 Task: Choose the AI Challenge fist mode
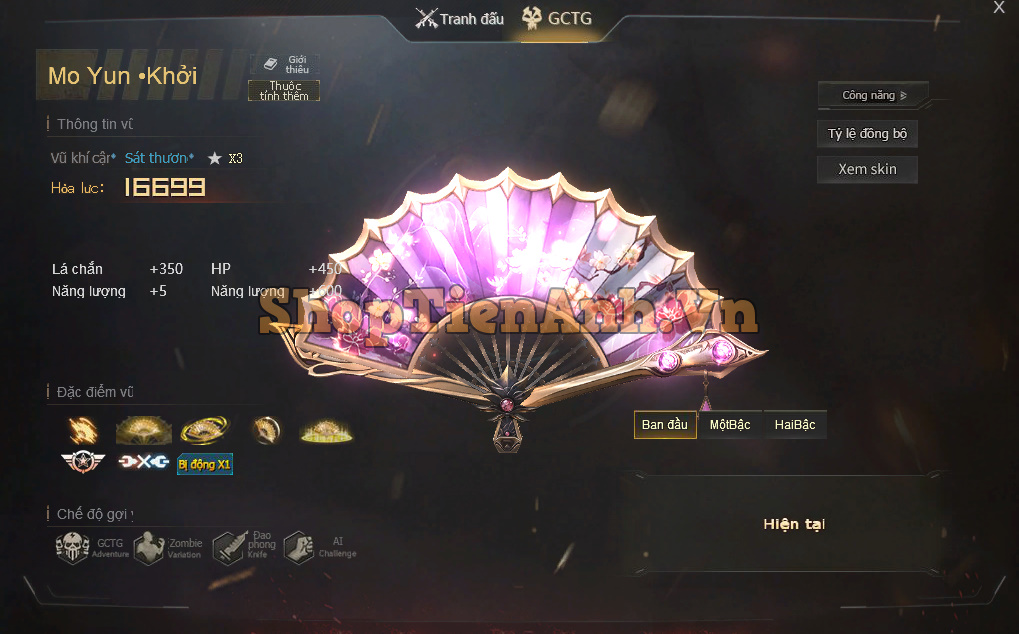(299, 547)
